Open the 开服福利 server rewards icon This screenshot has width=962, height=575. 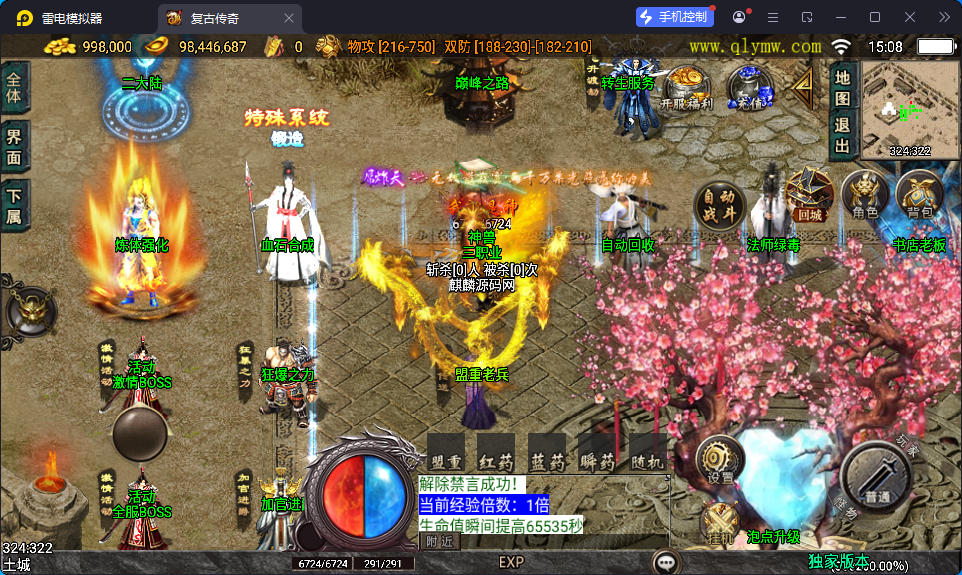click(x=686, y=88)
